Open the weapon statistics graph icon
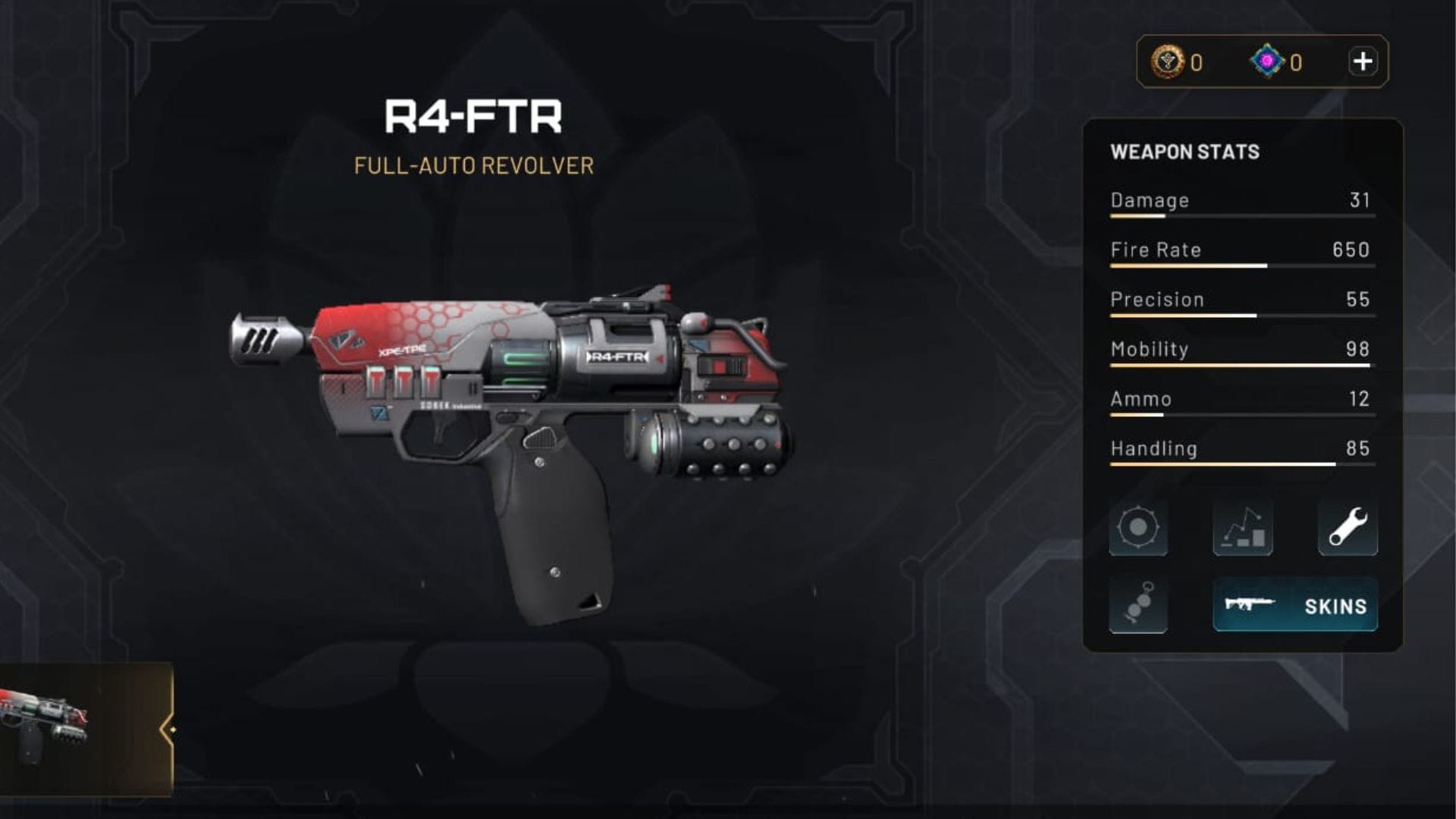 (1243, 528)
